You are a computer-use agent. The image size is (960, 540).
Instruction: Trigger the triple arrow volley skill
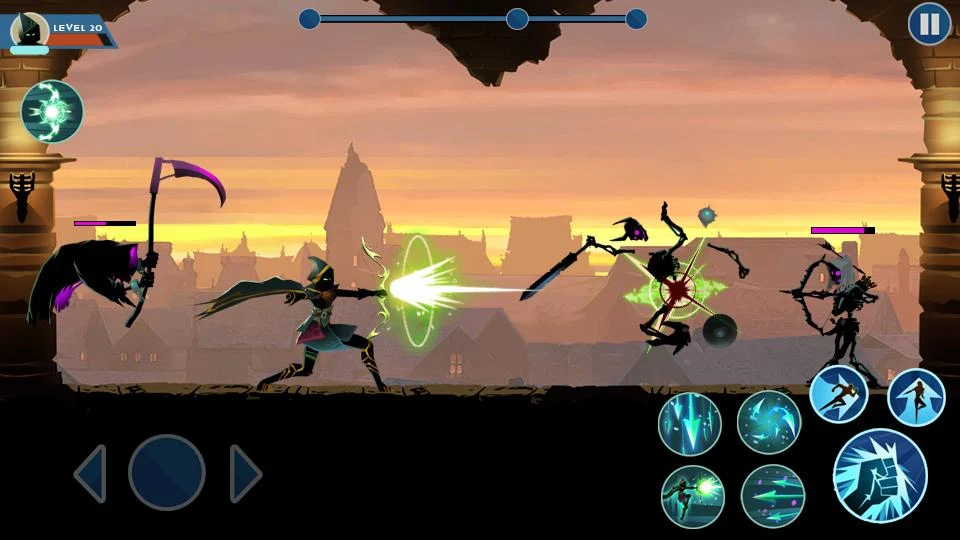pyautogui.click(x=773, y=496)
